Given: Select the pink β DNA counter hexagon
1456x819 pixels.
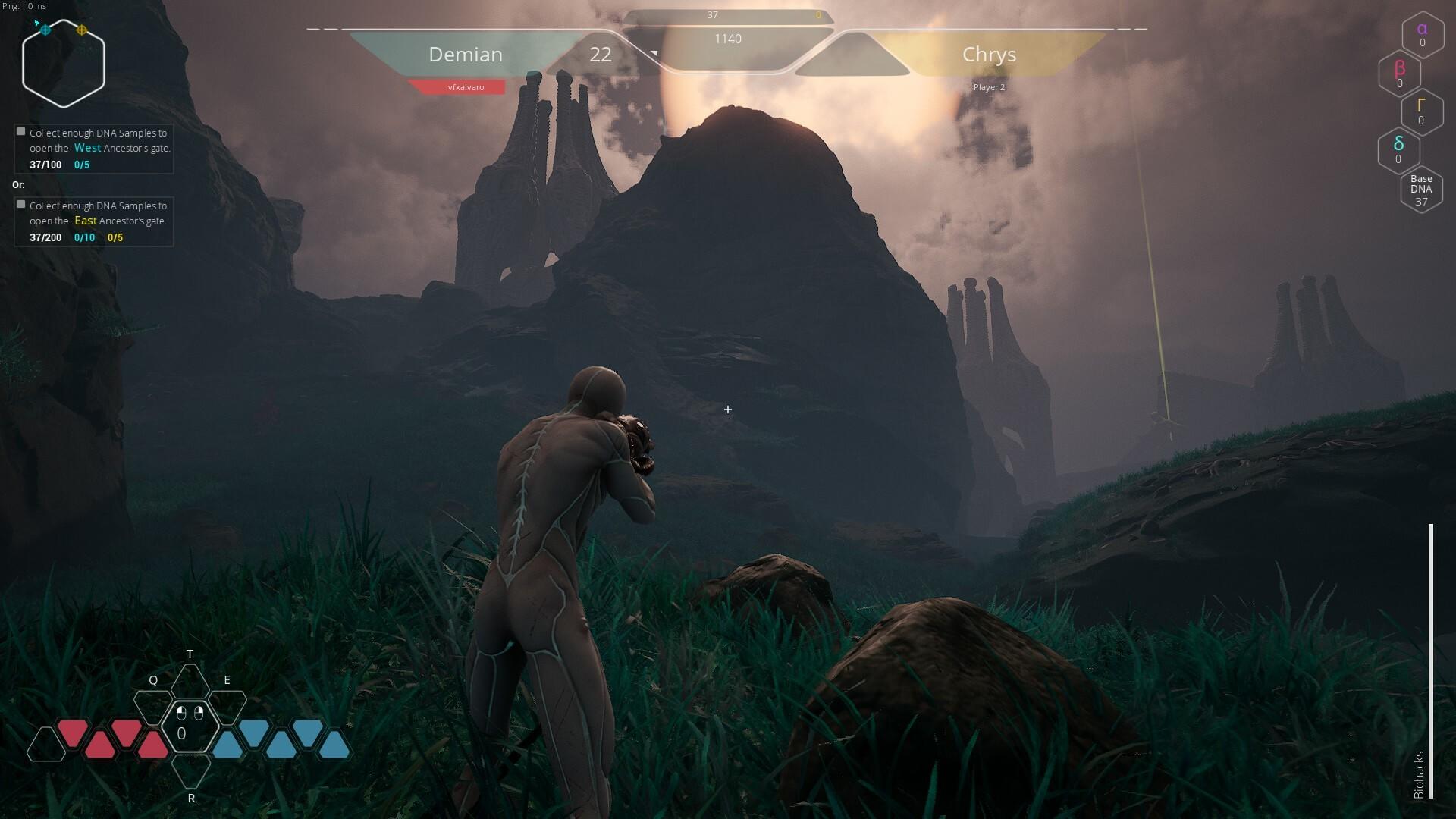Looking at the screenshot, I should point(1399,73).
